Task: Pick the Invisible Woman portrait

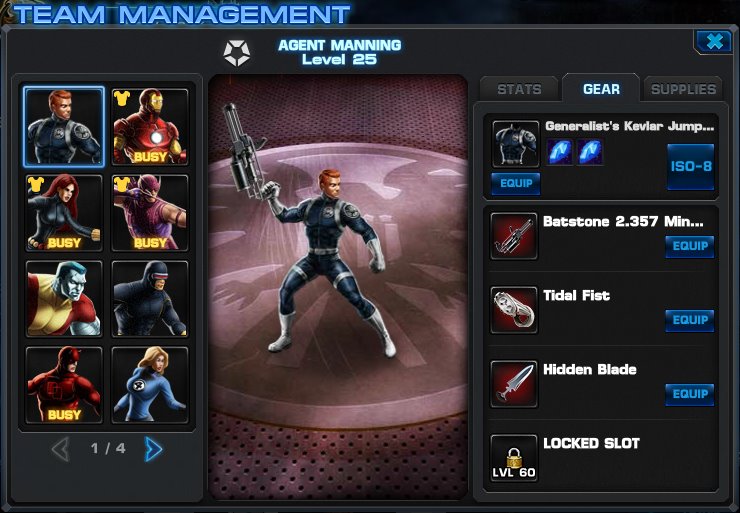Action: tap(150, 385)
